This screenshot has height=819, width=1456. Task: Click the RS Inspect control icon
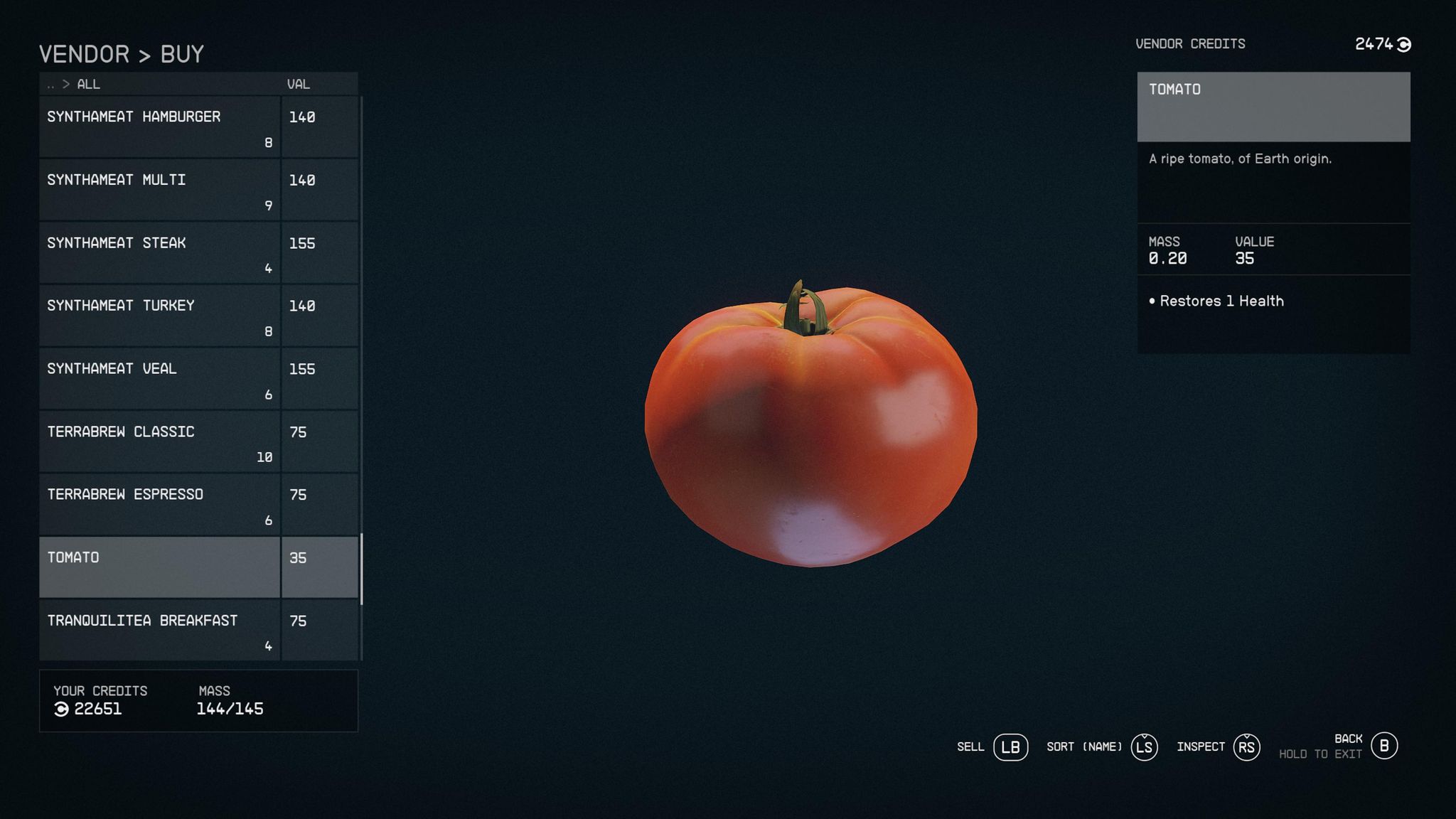(x=1246, y=748)
